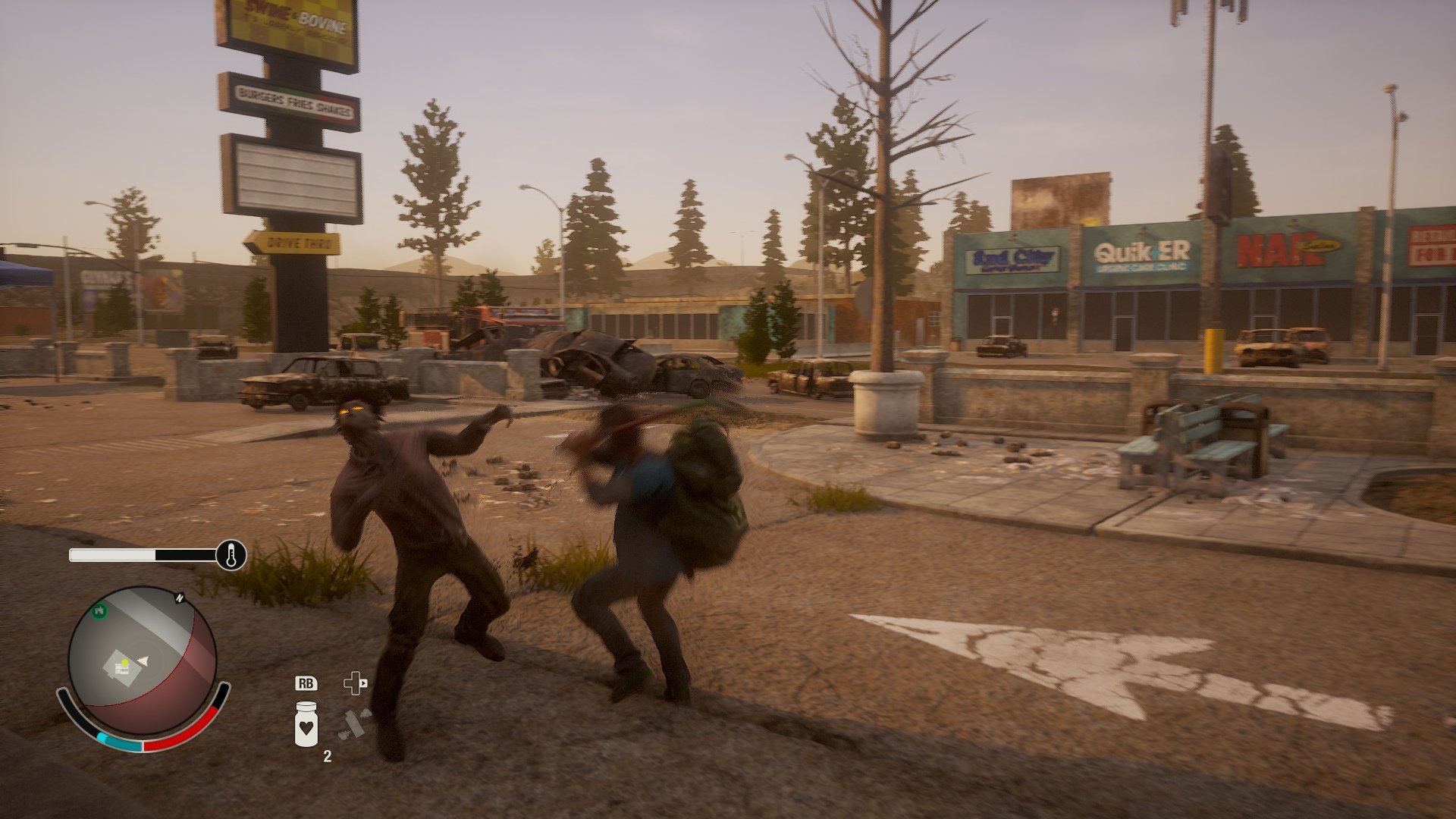Click the D-pad quickslot icon
The width and height of the screenshot is (1456, 819).
pos(355,682)
